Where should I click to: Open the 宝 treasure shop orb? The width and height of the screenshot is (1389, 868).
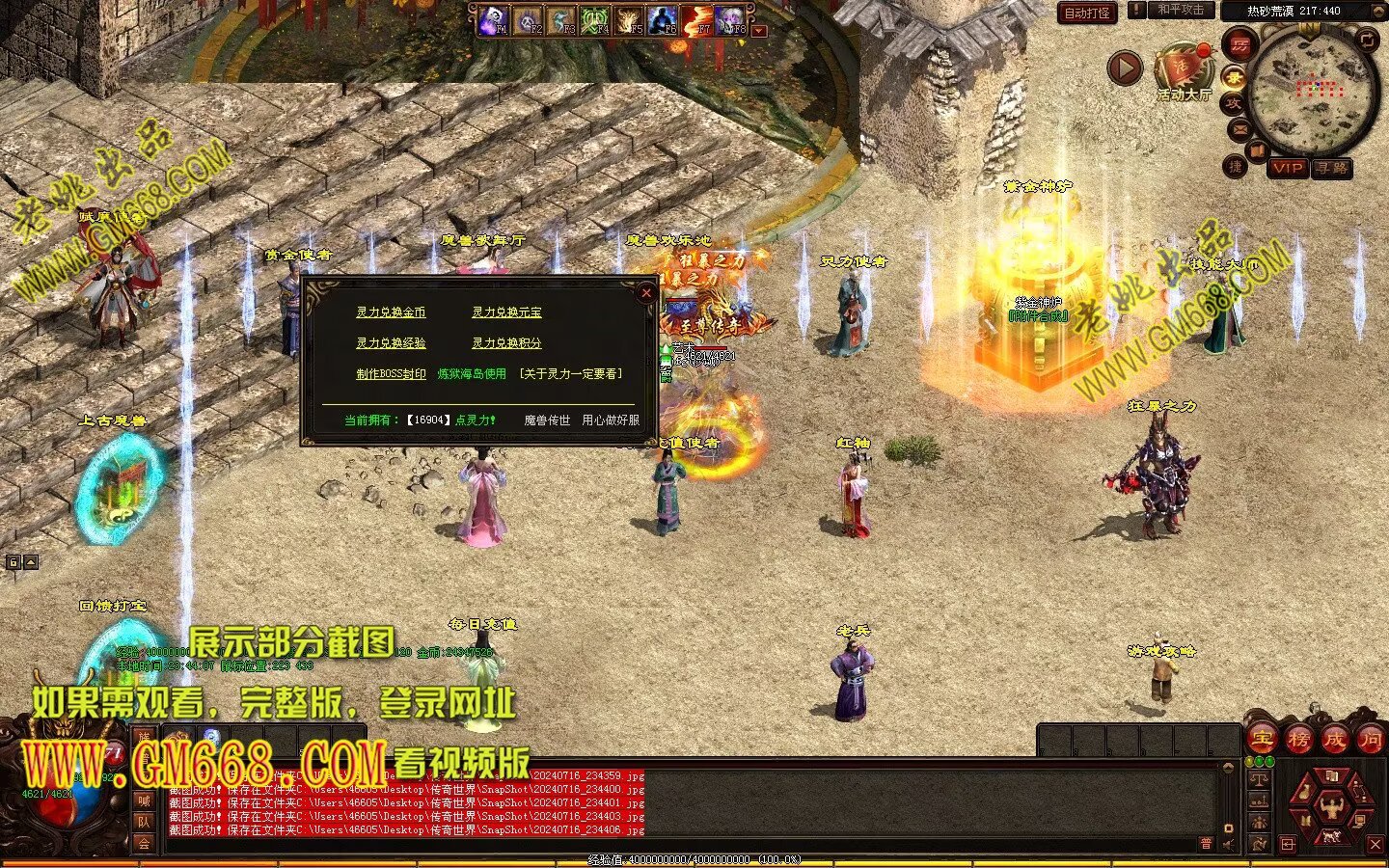(x=1261, y=740)
